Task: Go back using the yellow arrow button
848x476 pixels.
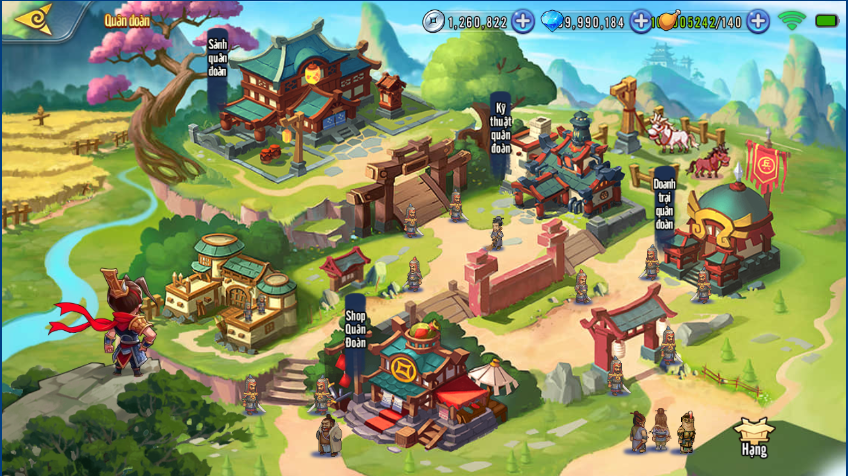Action: pos(31,18)
